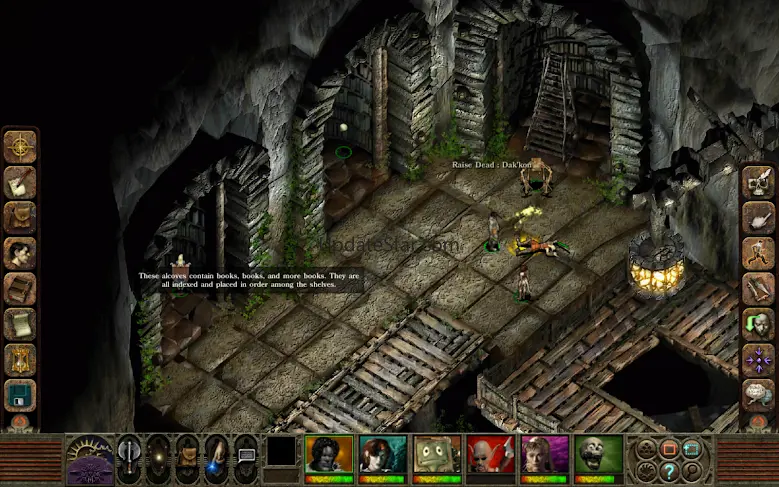Click the face with green arrow button
This screenshot has height=487, width=779.
[x=758, y=324]
